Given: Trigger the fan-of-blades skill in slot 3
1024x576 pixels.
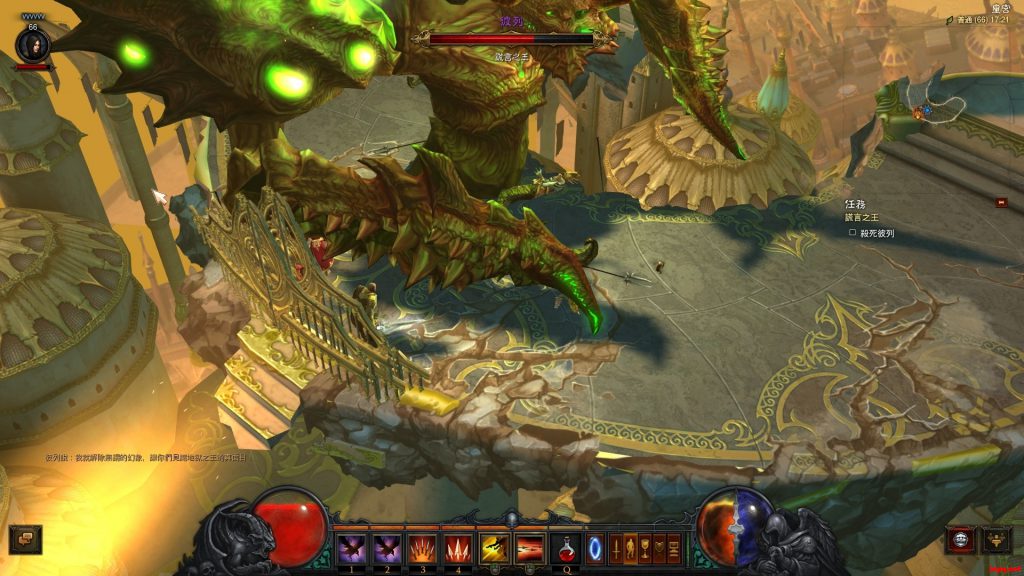Looking at the screenshot, I should click(x=422, y=548).
